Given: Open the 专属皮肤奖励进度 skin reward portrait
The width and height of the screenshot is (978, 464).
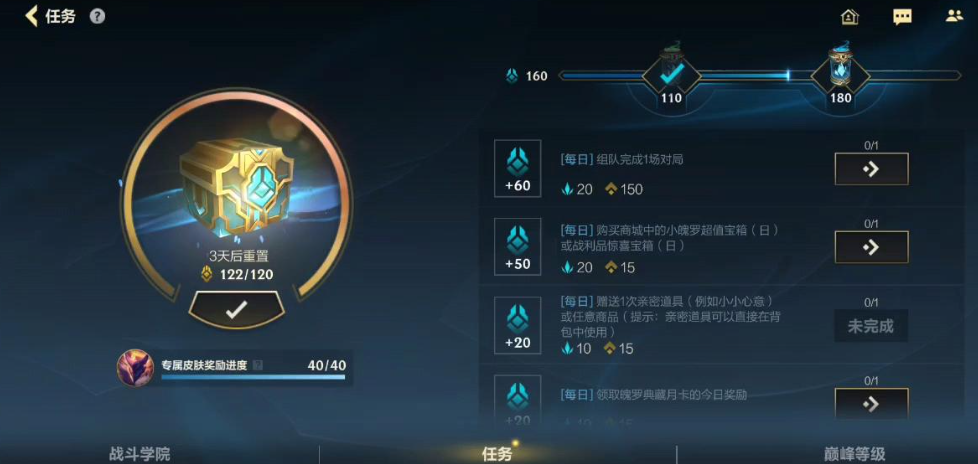Looking at the screenshot, I should (134, 366).
